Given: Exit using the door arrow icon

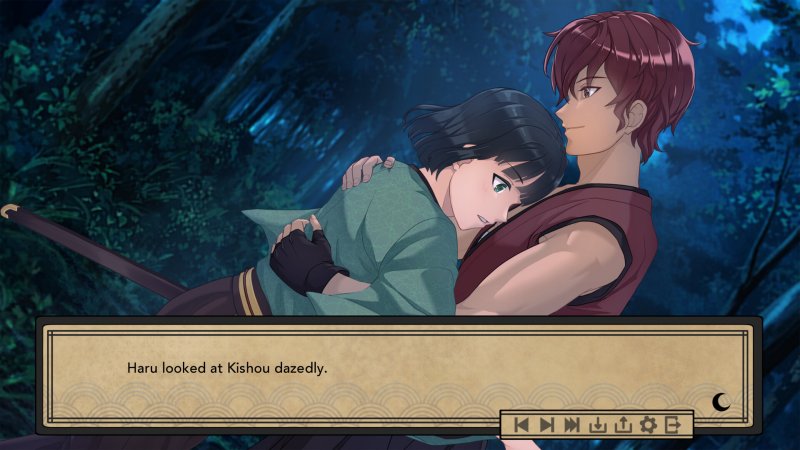Looking at the screenshot, I should tap(674, 425).
